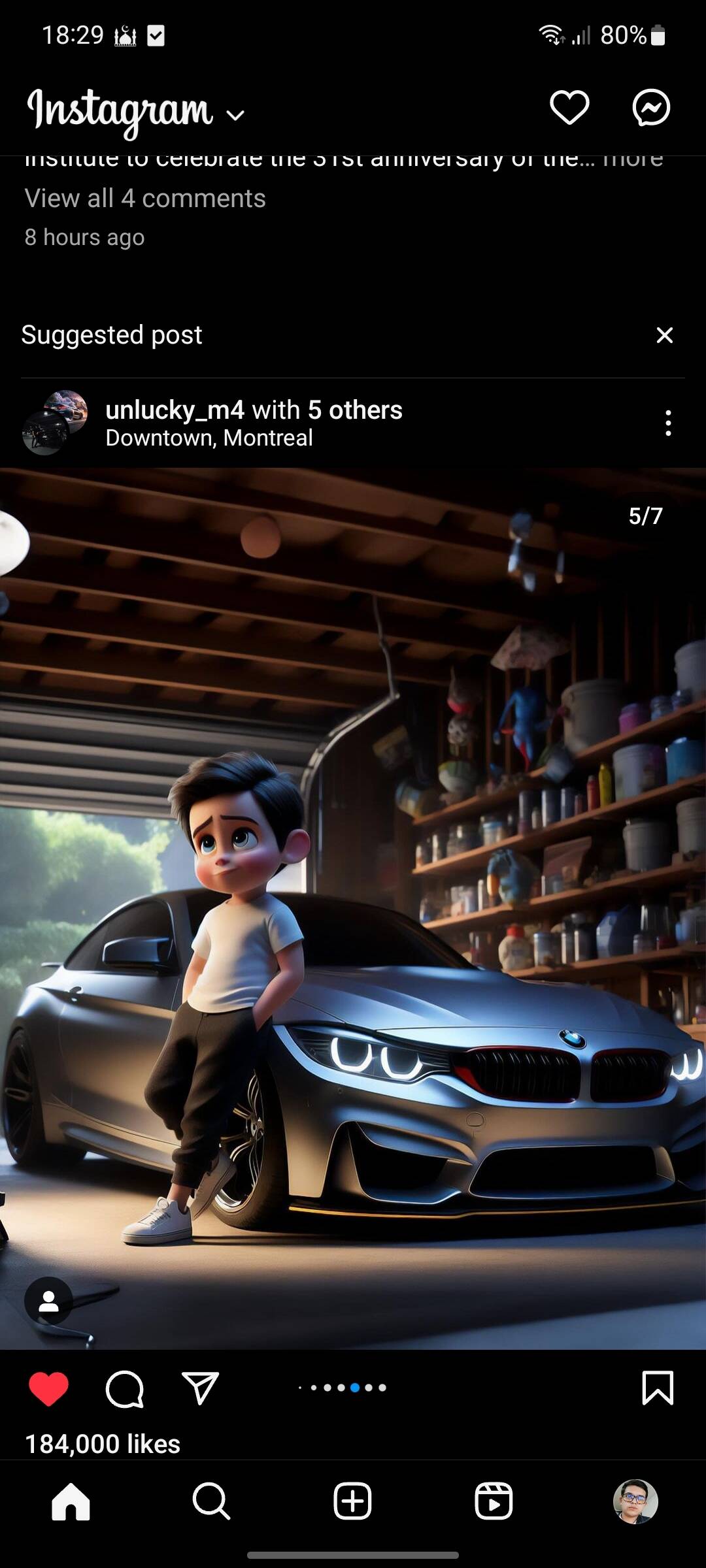The image size is (706, 1568).
Task: View all 4 comments
Action: pyautogui.click(x=145, y=199)
